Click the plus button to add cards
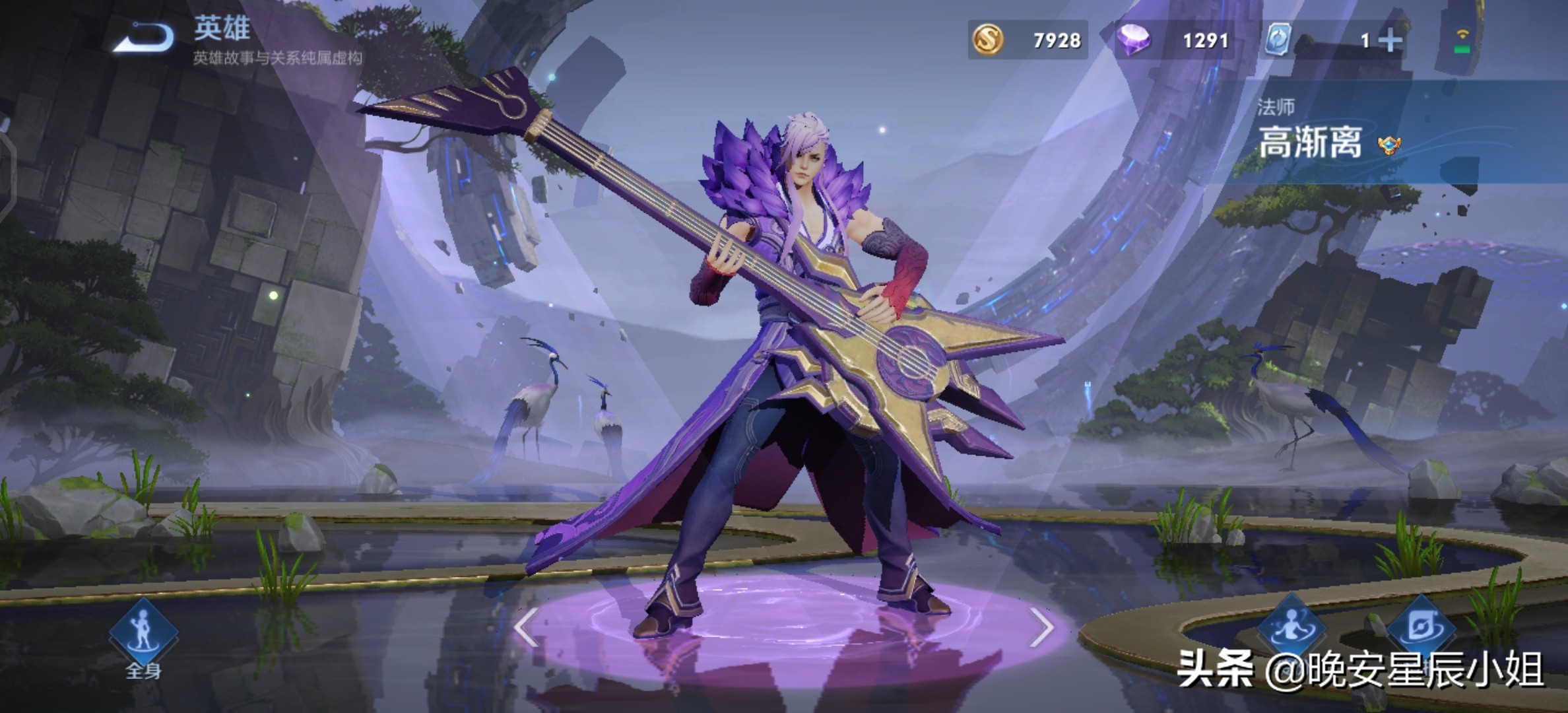1568x713 pixels. click(1390, 41)
